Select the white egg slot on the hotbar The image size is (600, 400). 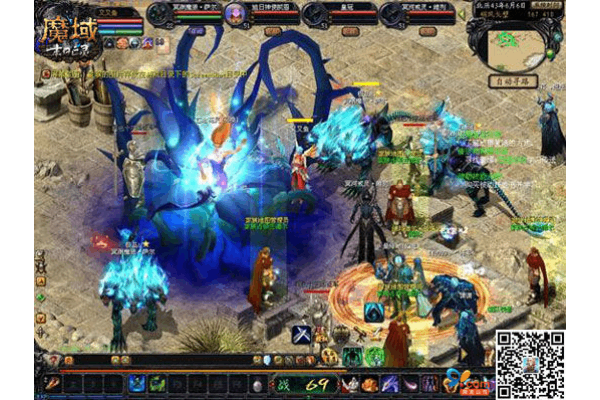[257, 385]
